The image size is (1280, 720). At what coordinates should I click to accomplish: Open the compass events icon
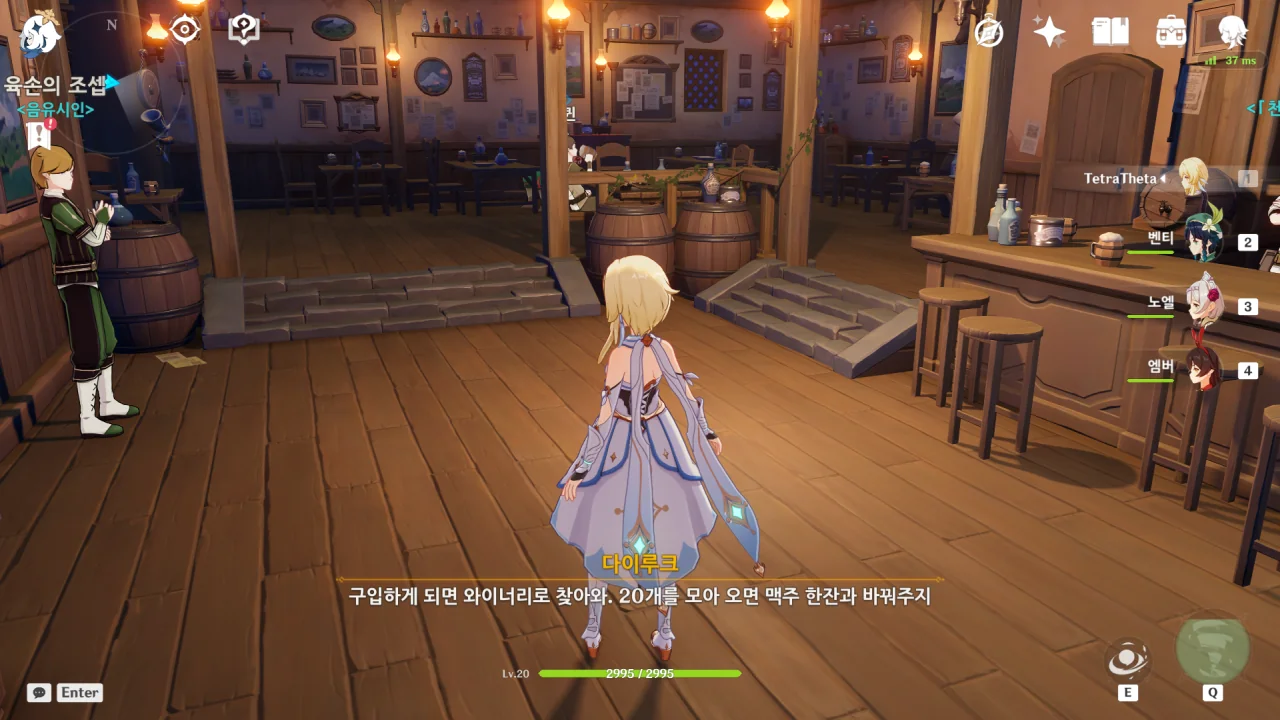point(989,32)
